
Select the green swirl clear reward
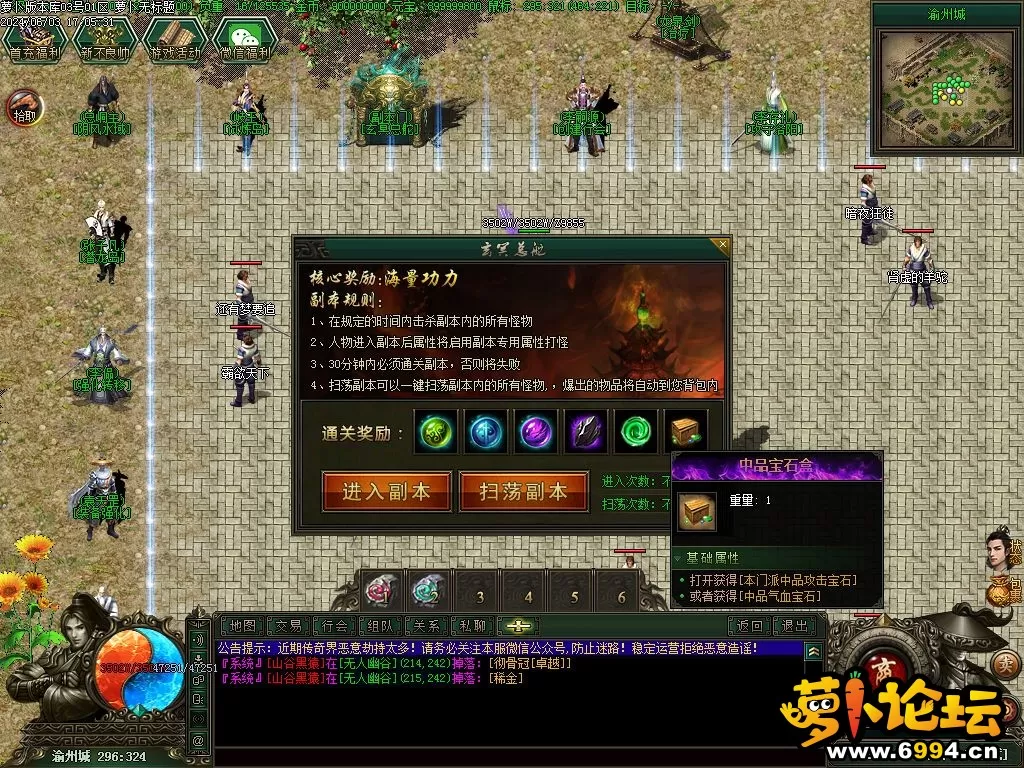tap(635, 432)
